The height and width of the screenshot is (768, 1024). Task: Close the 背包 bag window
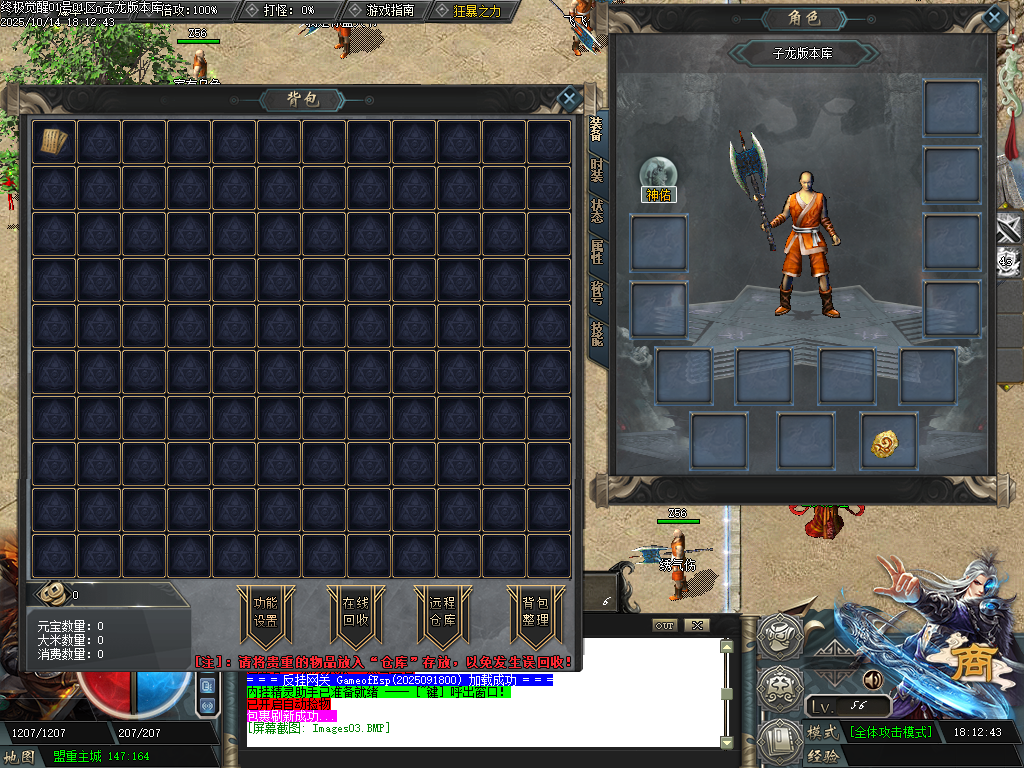click(569, 98)
